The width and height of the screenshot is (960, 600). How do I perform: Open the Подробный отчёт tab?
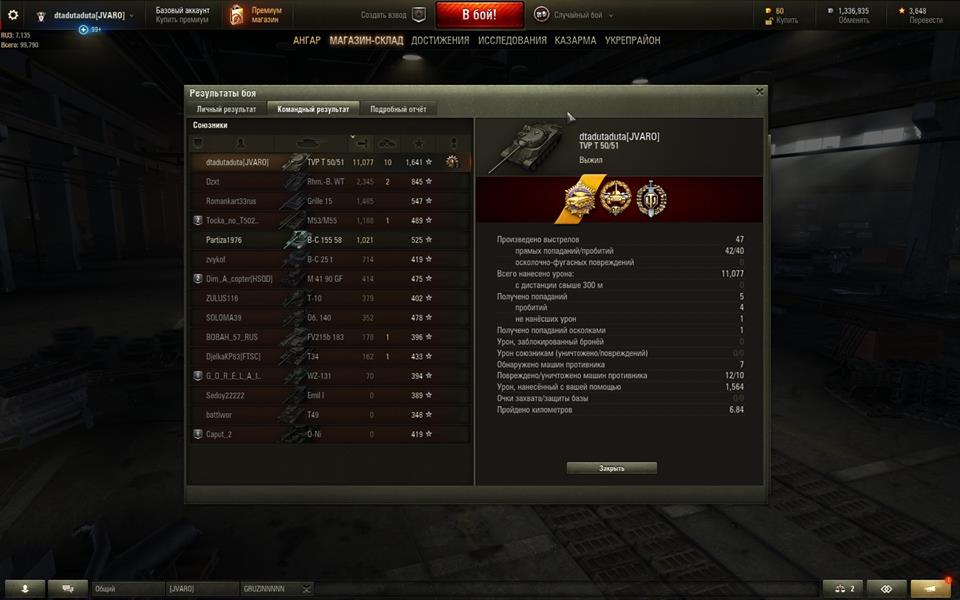pyautogui.click(x=398, y=109)
